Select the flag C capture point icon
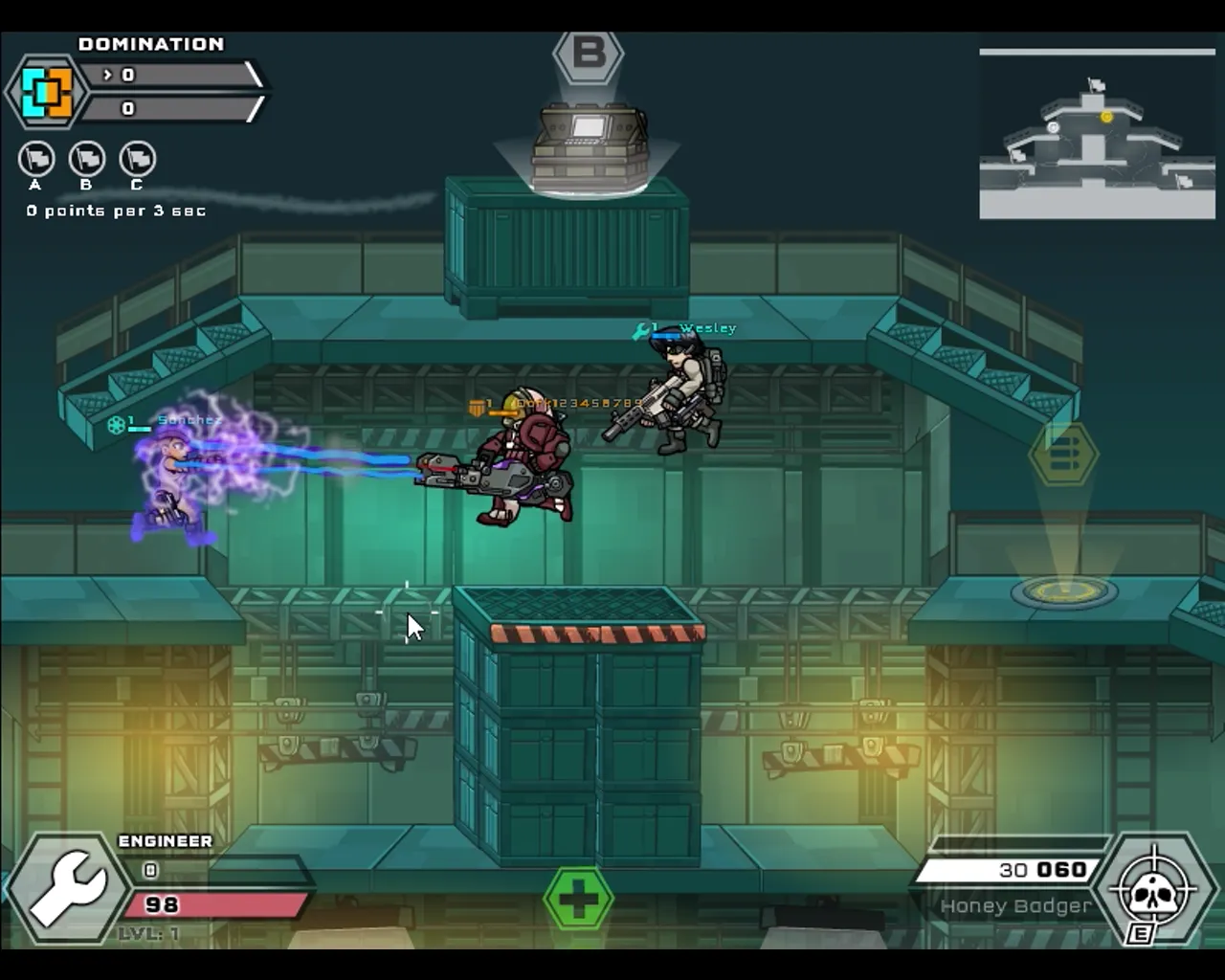The image size is (1225, 980). 138,159
